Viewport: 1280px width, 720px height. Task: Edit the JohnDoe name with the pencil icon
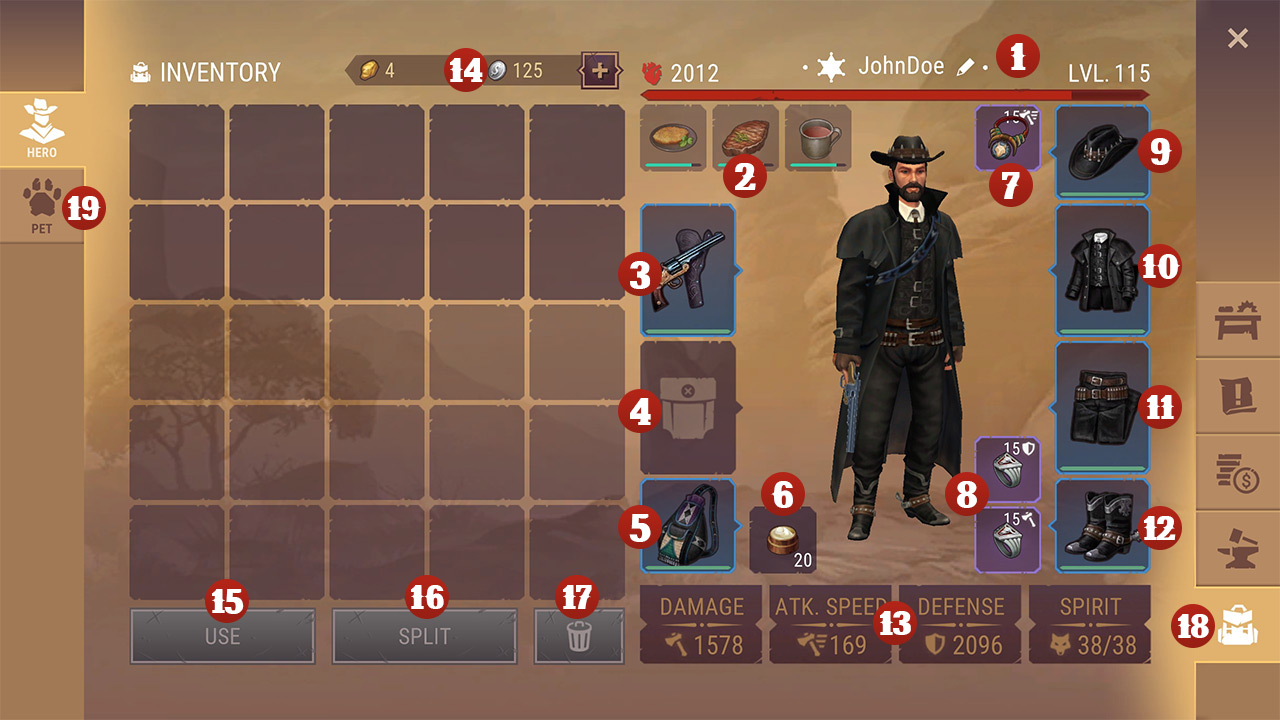pos(965,67)
